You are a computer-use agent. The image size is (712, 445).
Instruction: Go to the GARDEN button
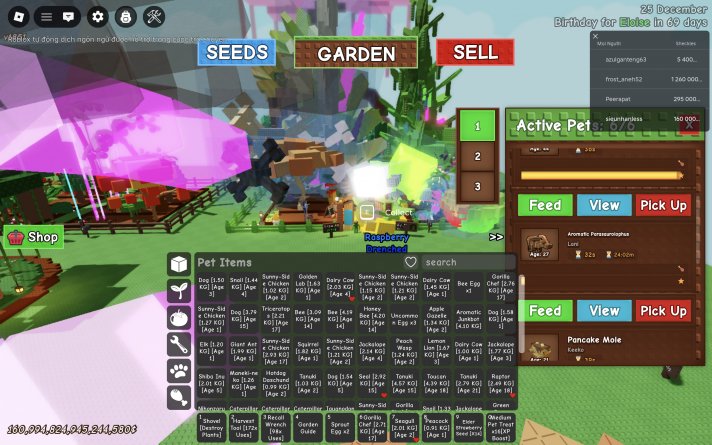point(357,54)
